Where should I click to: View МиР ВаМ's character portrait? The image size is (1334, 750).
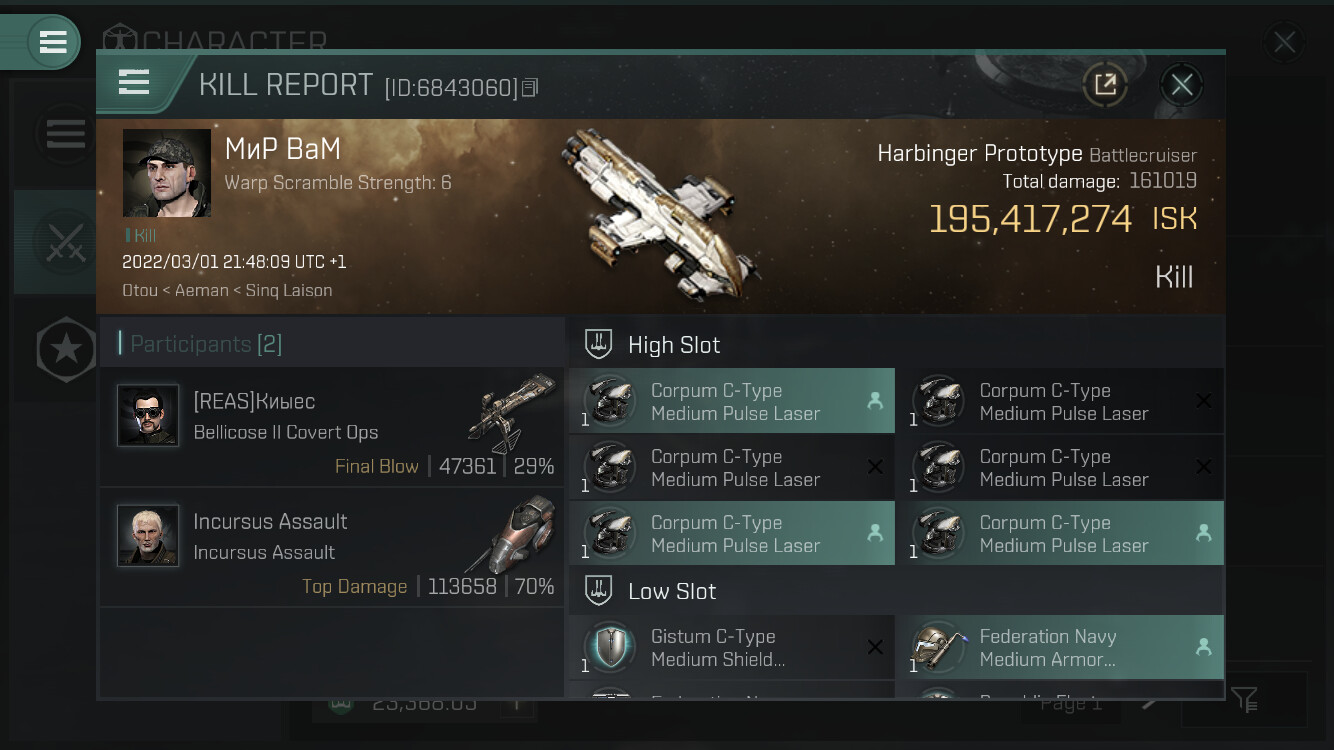tap(167, 173)
